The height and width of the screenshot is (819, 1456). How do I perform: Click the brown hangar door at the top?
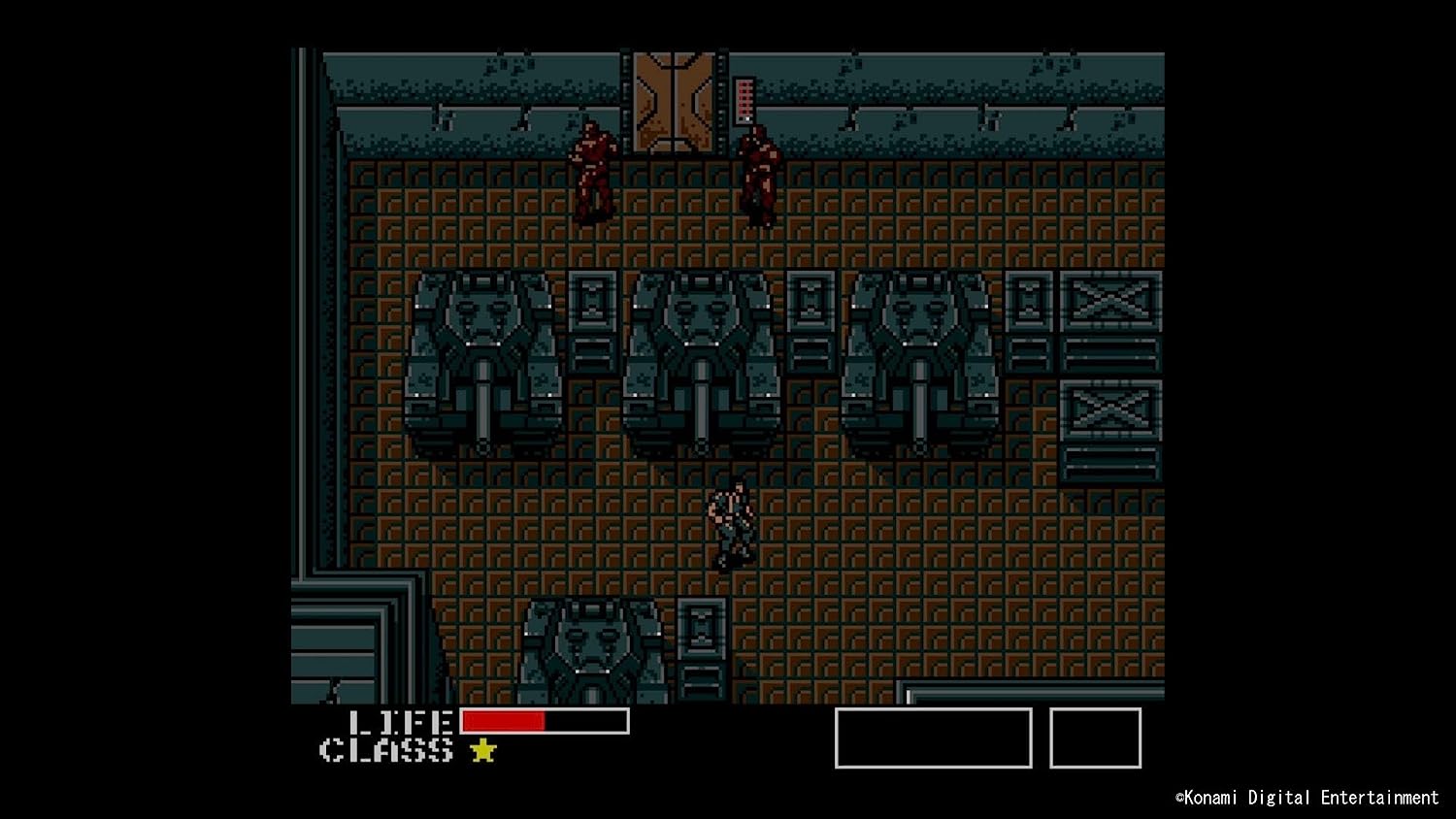click(674, 102)
